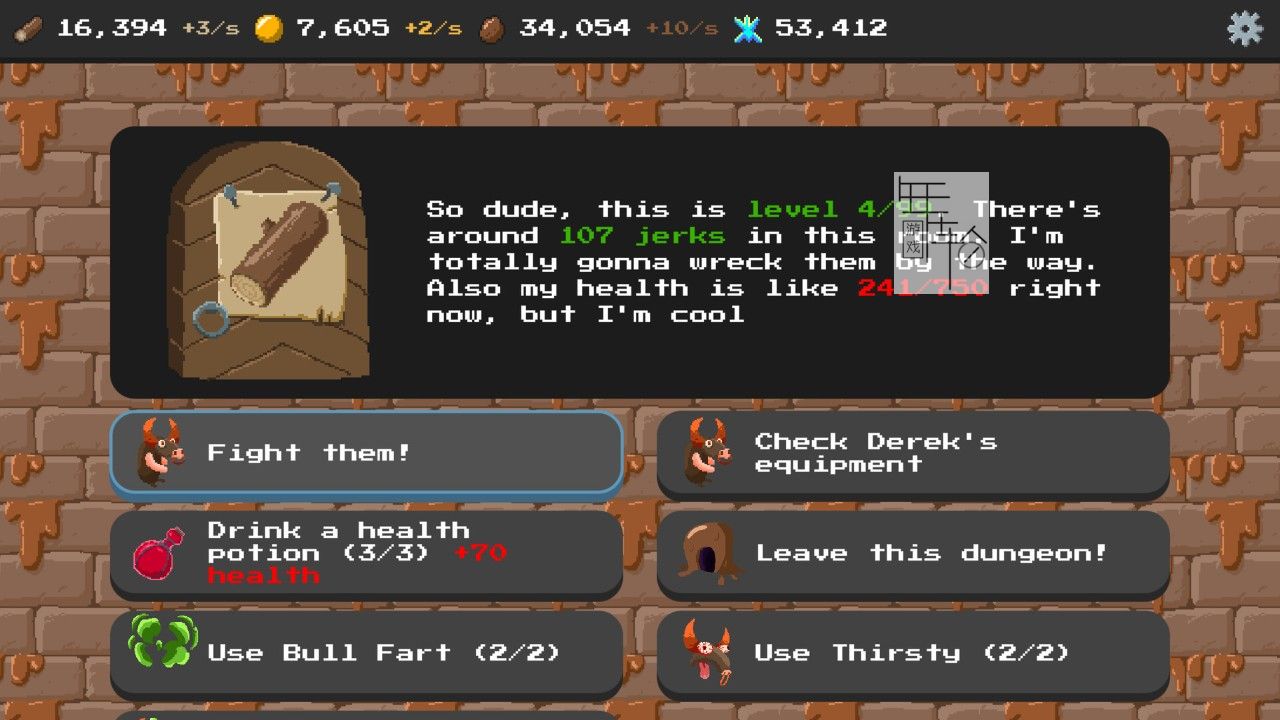Drink a health potion
The image size is (1280, 720).
point(366,553)
